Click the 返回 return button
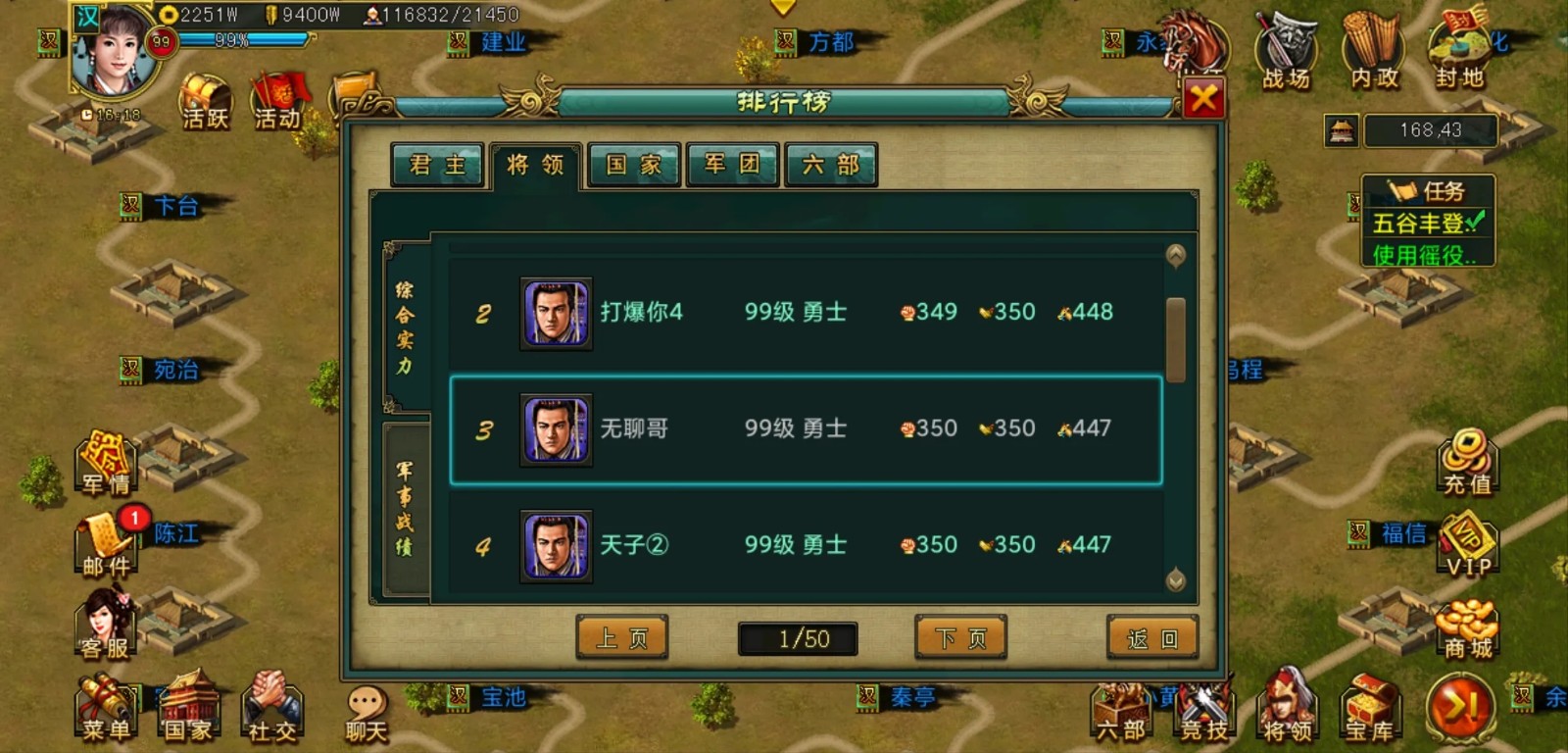1568x753 pixels. tap(1151, 636)
